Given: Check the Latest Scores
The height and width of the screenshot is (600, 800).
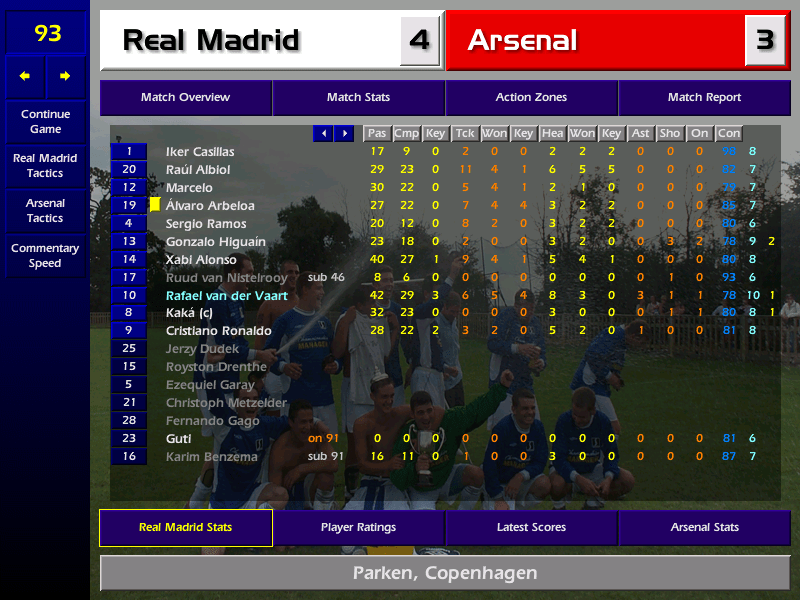Looking at the screenshot, I should click(x=531, y=528).
